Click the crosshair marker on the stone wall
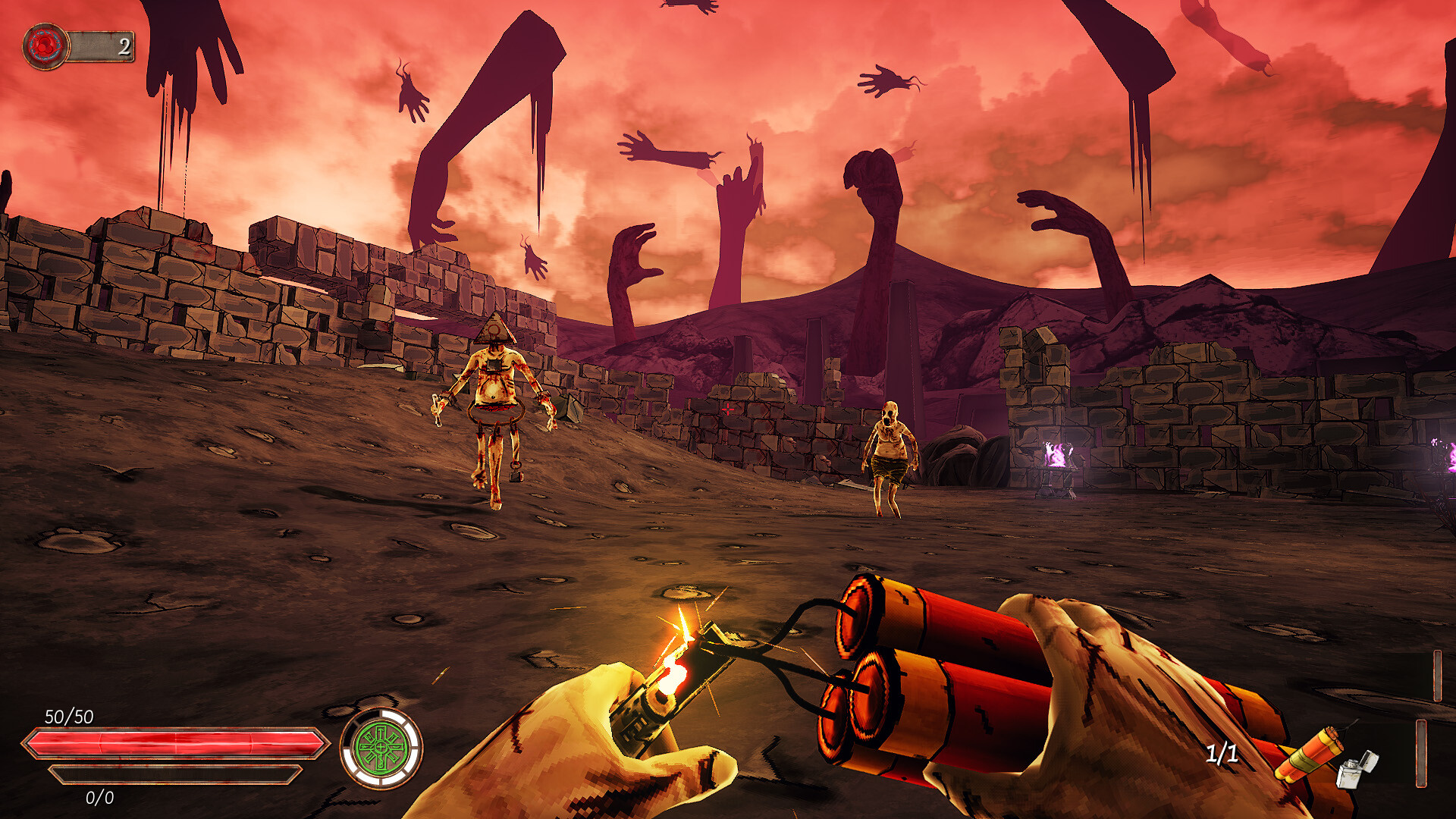The height and width of the screenshot is (819, 1456). click(728, 410)
